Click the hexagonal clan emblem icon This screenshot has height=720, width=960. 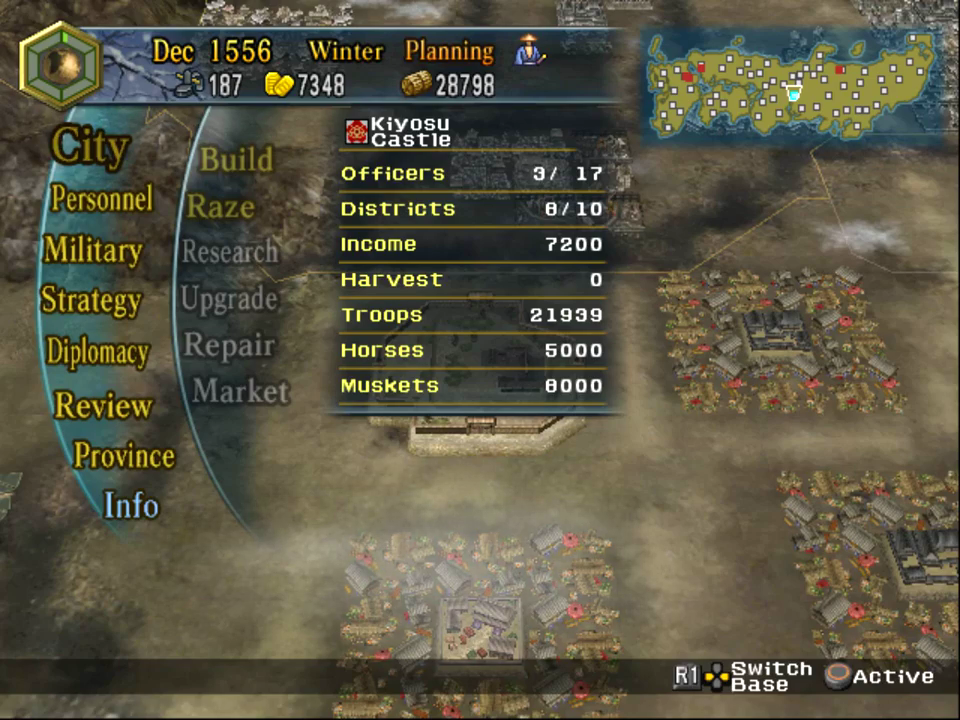(x=60, y=66)
